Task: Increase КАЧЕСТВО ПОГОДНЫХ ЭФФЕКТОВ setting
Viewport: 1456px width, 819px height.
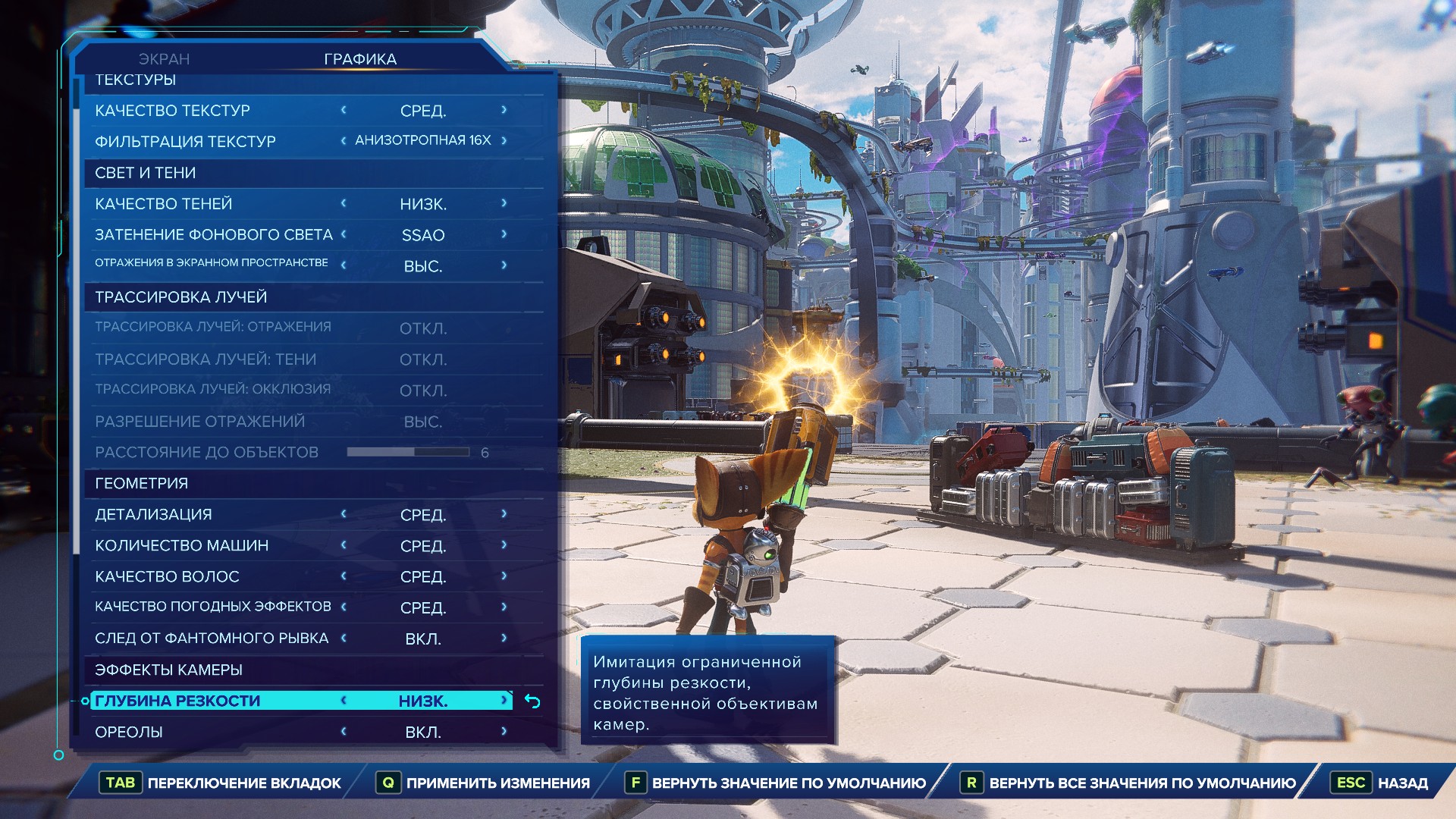Action: click(504, 607)
